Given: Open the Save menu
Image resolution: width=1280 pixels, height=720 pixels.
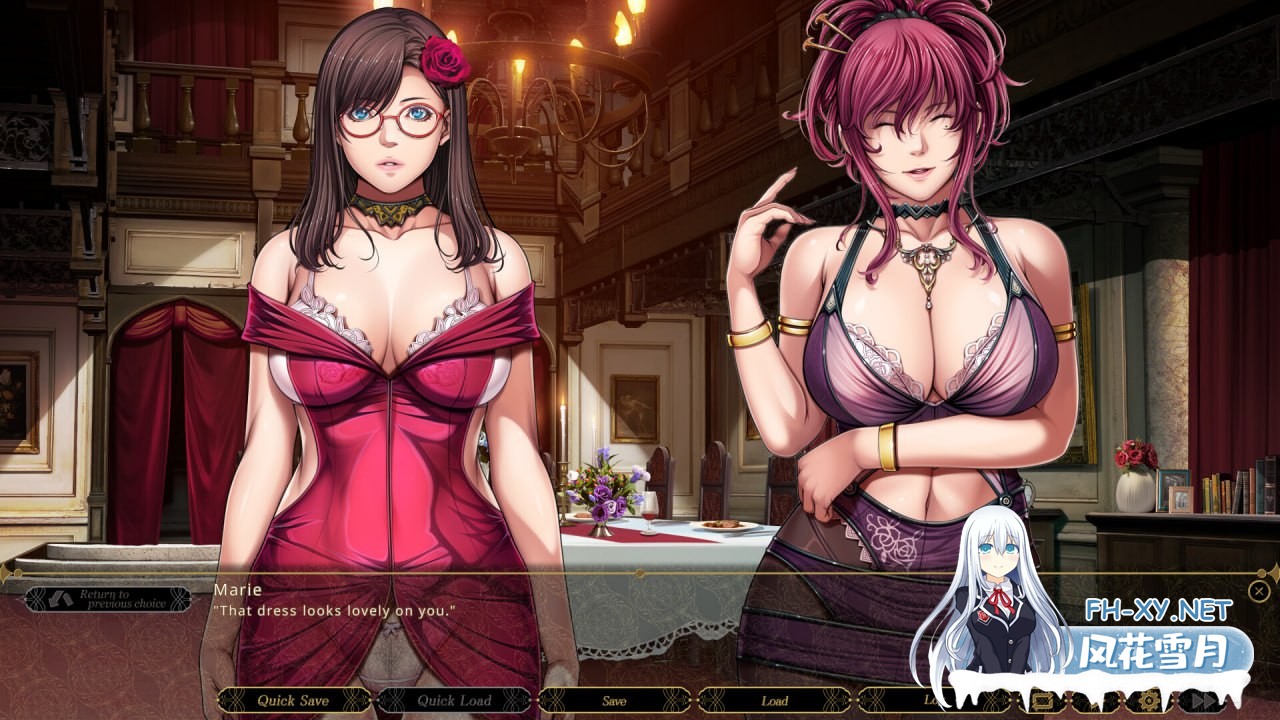Looking at the screenshot, I should click(614, 700).
